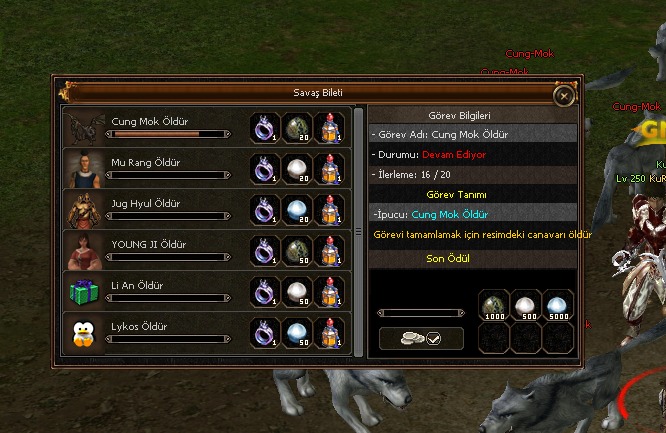
Task: Select the blue pearl final reward marked 5000
Action: (x=559, y=306)
